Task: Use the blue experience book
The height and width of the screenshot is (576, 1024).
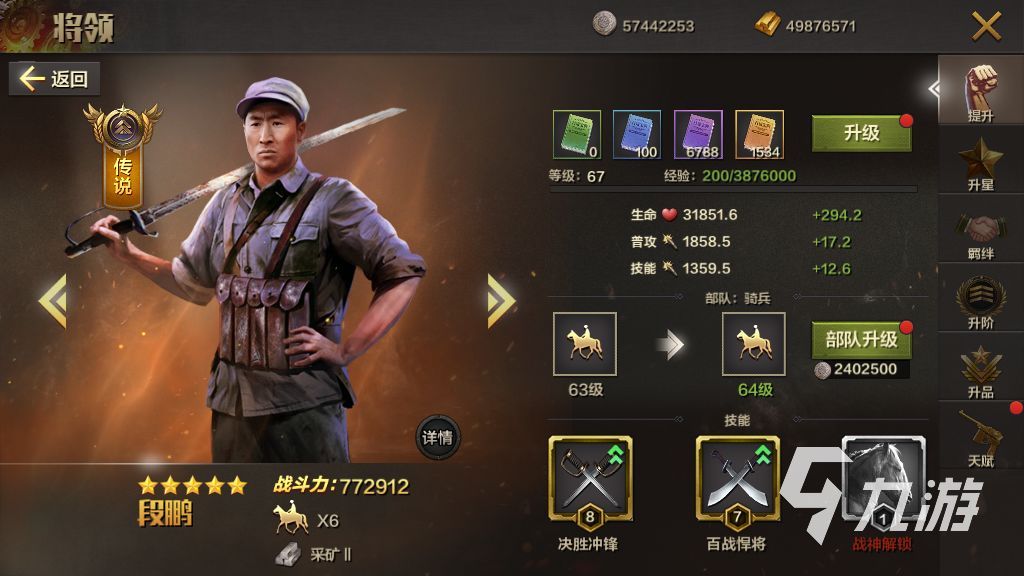Action: tap(637, 135)
